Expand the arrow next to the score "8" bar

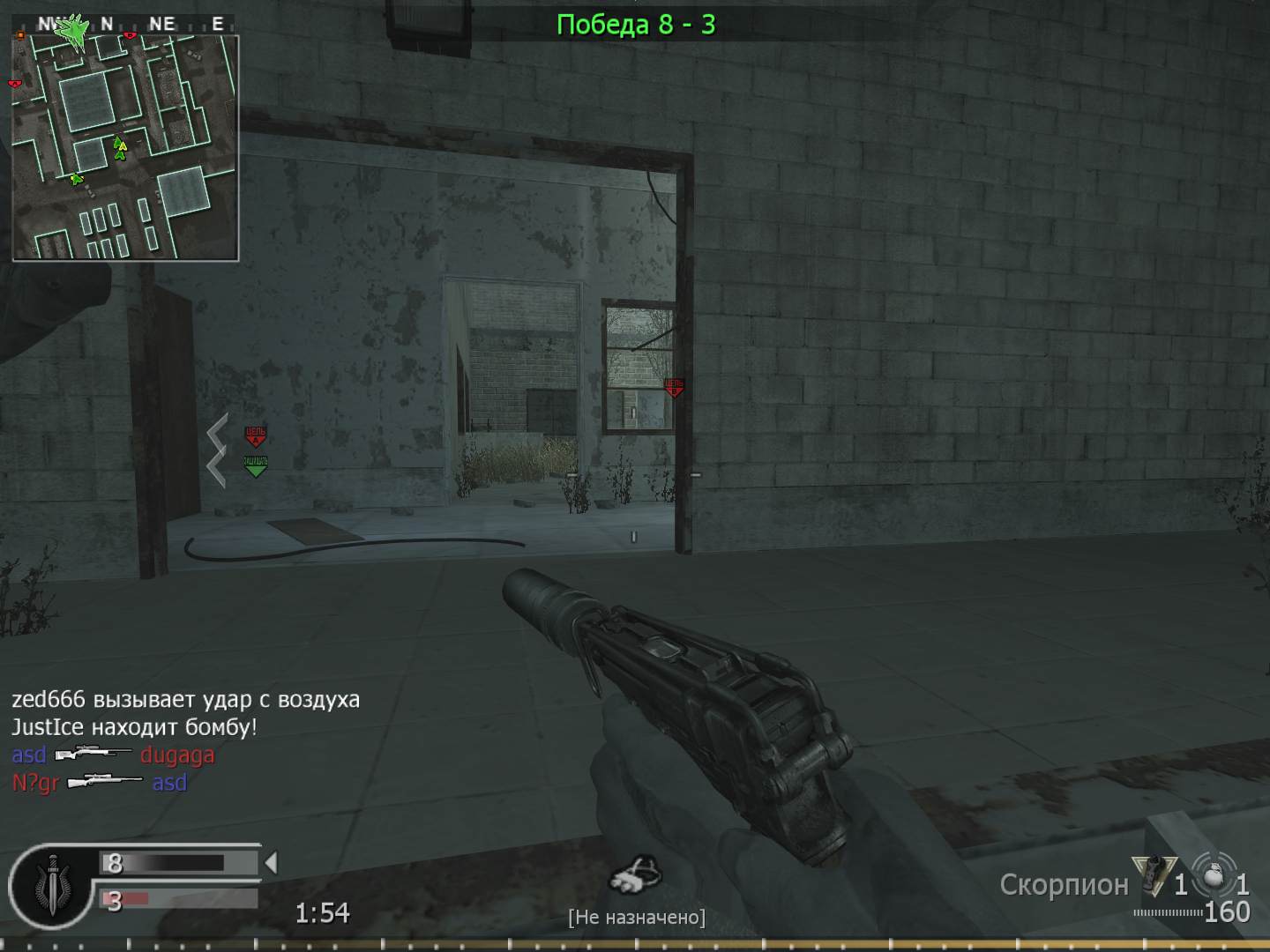point(271,863)
